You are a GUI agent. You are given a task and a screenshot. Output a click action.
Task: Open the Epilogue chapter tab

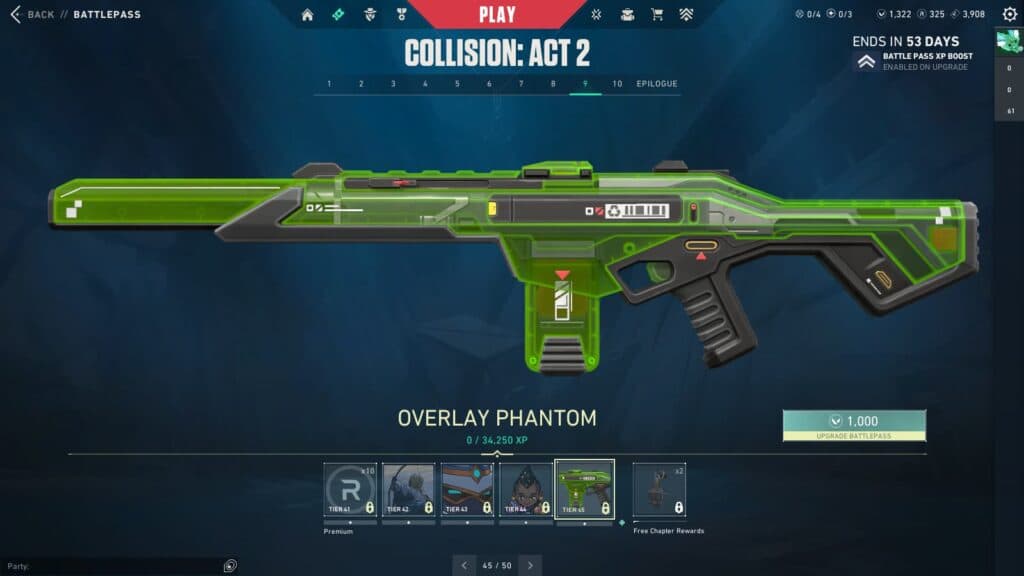657,84
